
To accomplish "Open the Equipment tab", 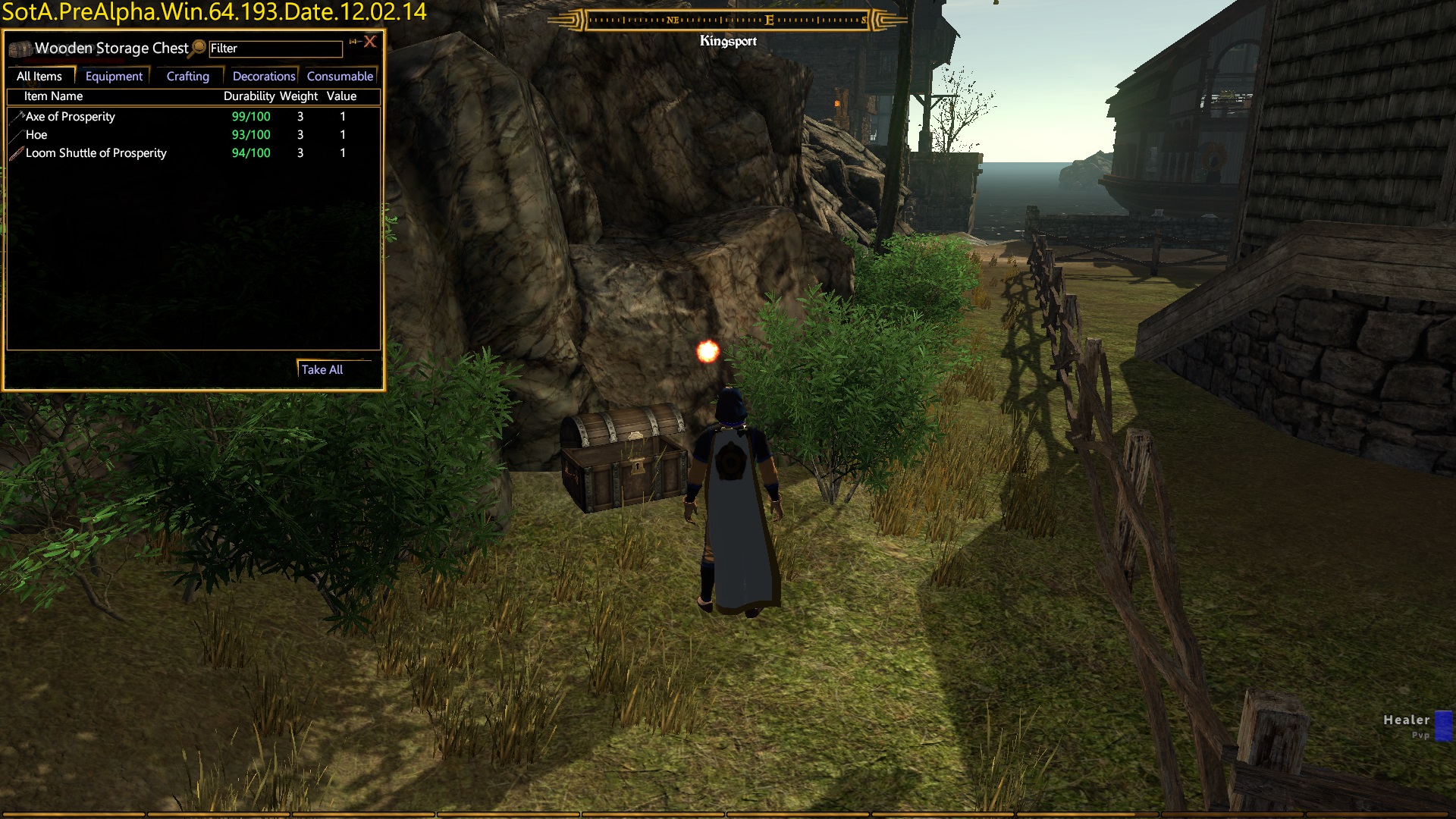I will point(114,77).
